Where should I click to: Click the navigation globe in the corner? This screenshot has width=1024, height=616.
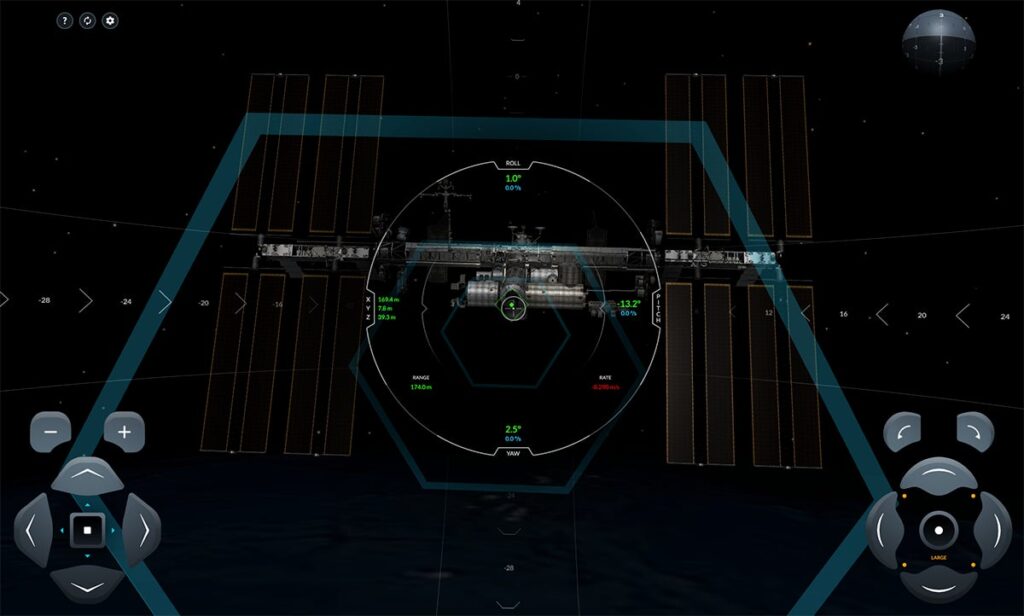click(938, 40)
